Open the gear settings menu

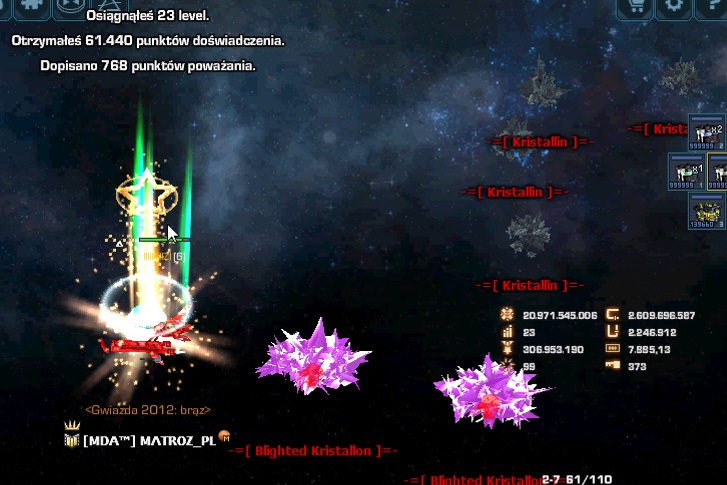pyautogui.click(x=676, y=6)
